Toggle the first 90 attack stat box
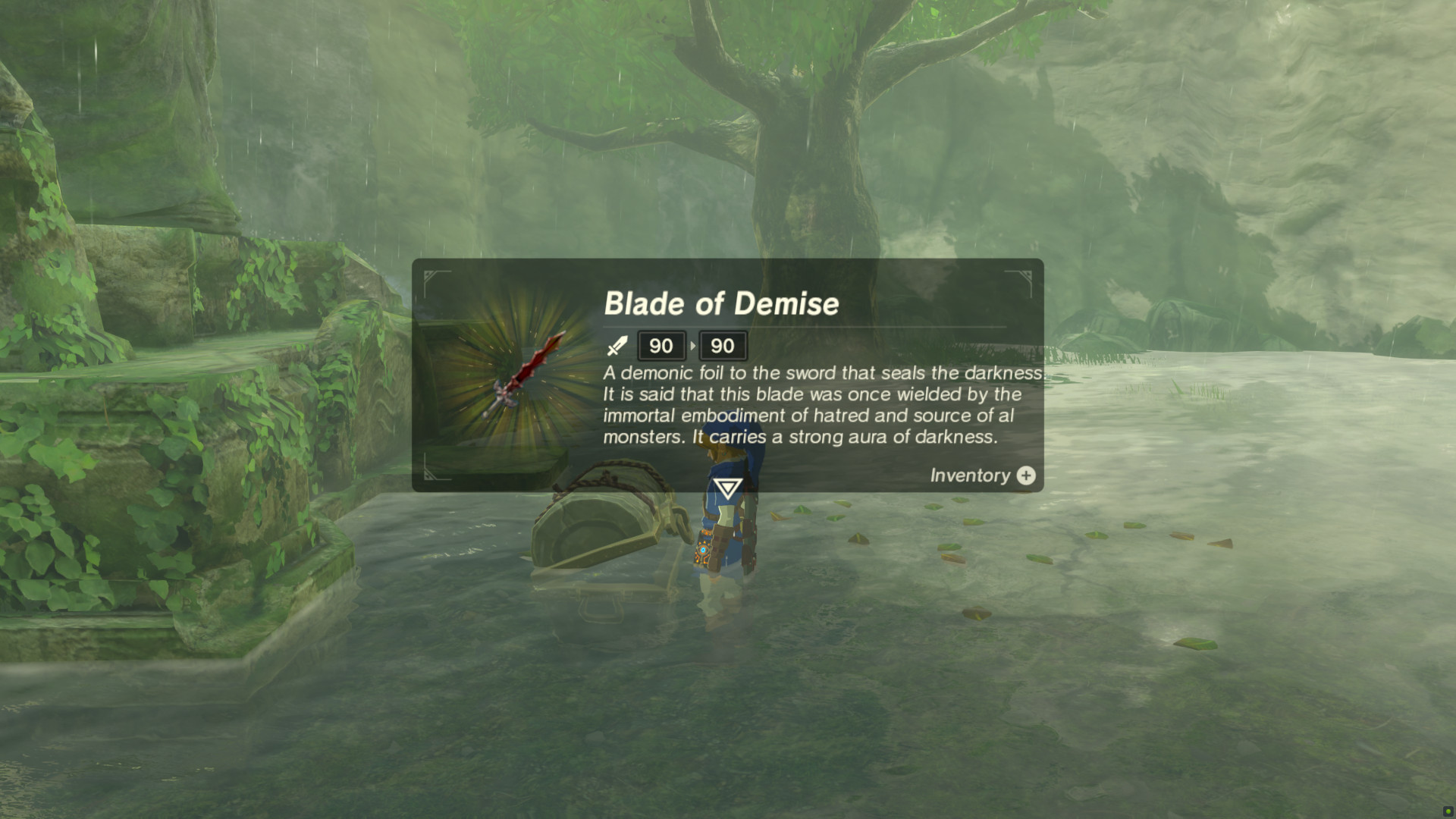1456x819 pixels. click(x=661, y=346)
